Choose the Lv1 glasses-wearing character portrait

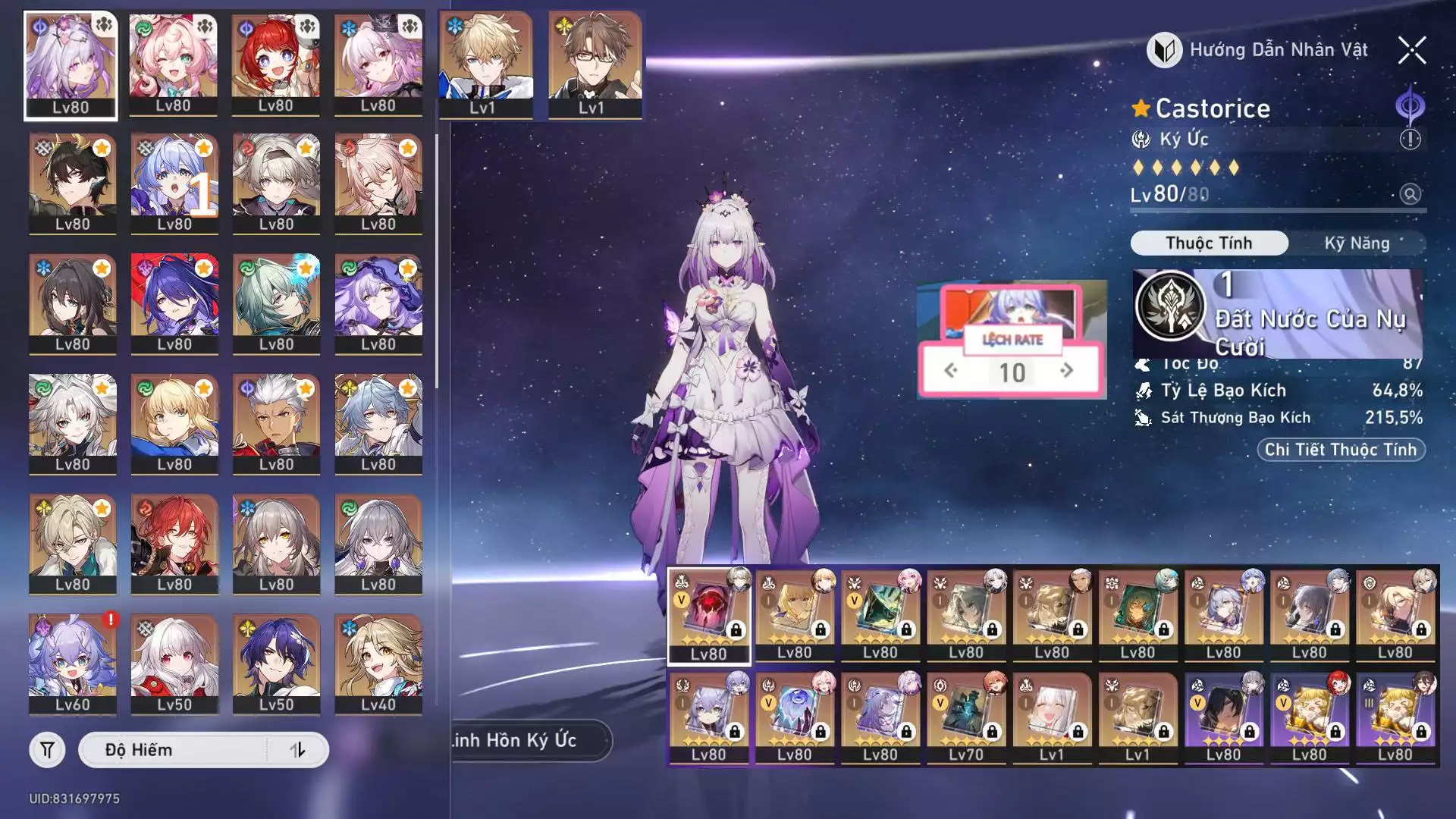pos(595,65)
